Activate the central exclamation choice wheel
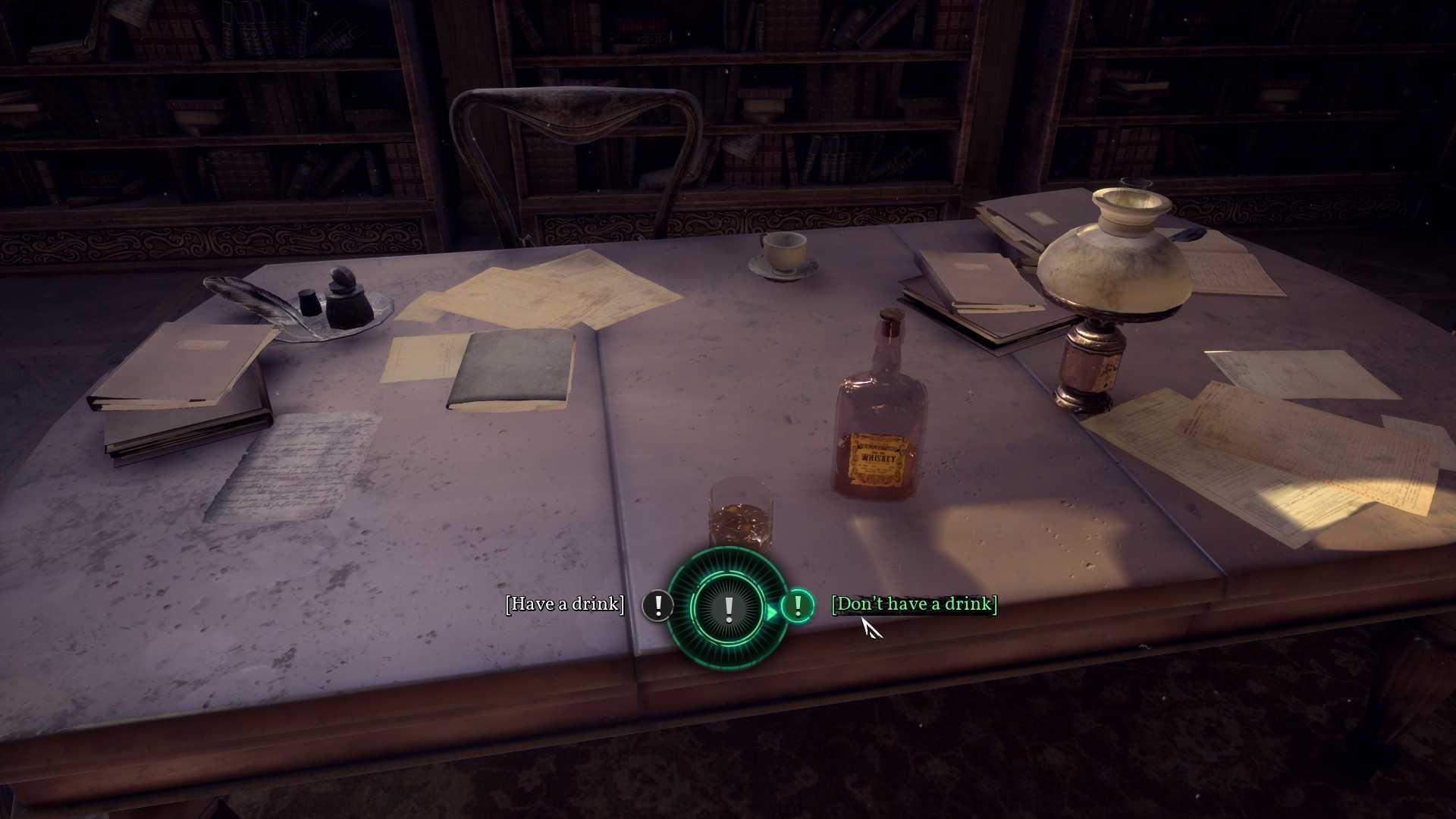The height and width of the screenshot is (819, 1456). [728, 607]
